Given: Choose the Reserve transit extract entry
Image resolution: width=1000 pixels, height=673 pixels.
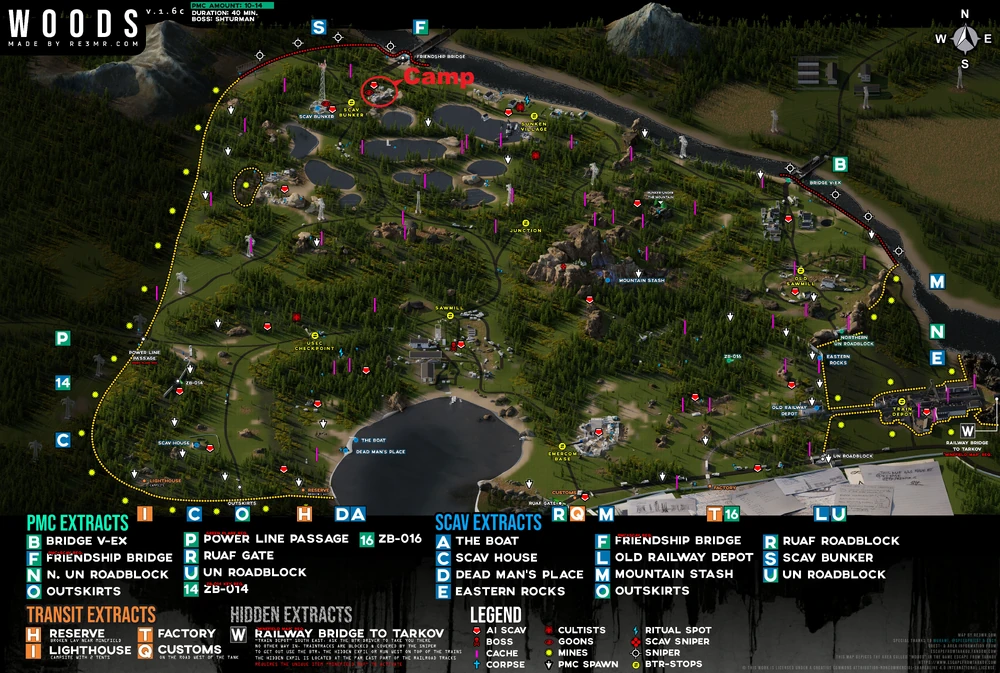Looking at the screenshot, I should [x=76, y=634].
